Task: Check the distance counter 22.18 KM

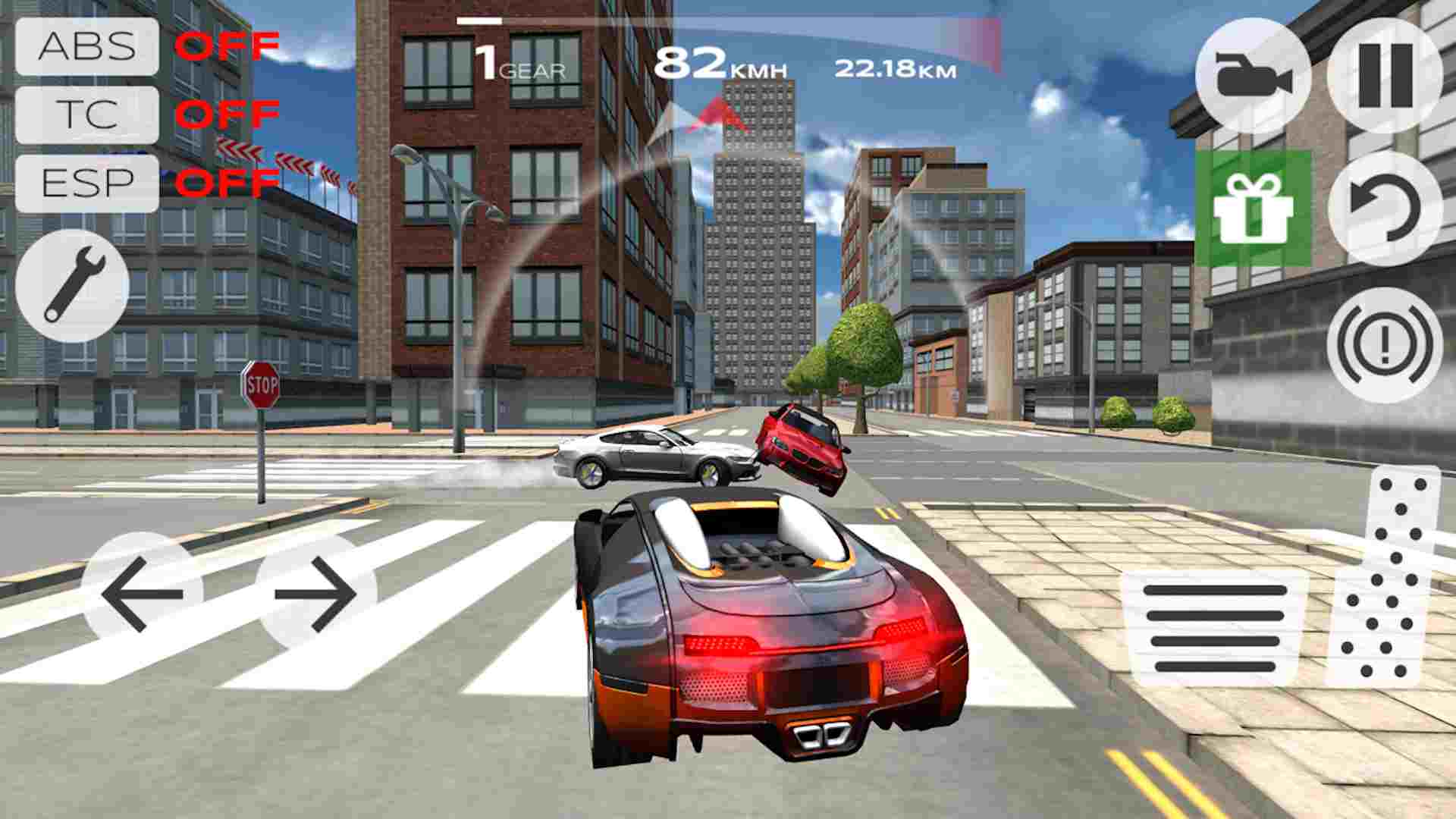Action: [x=895, y=70]
